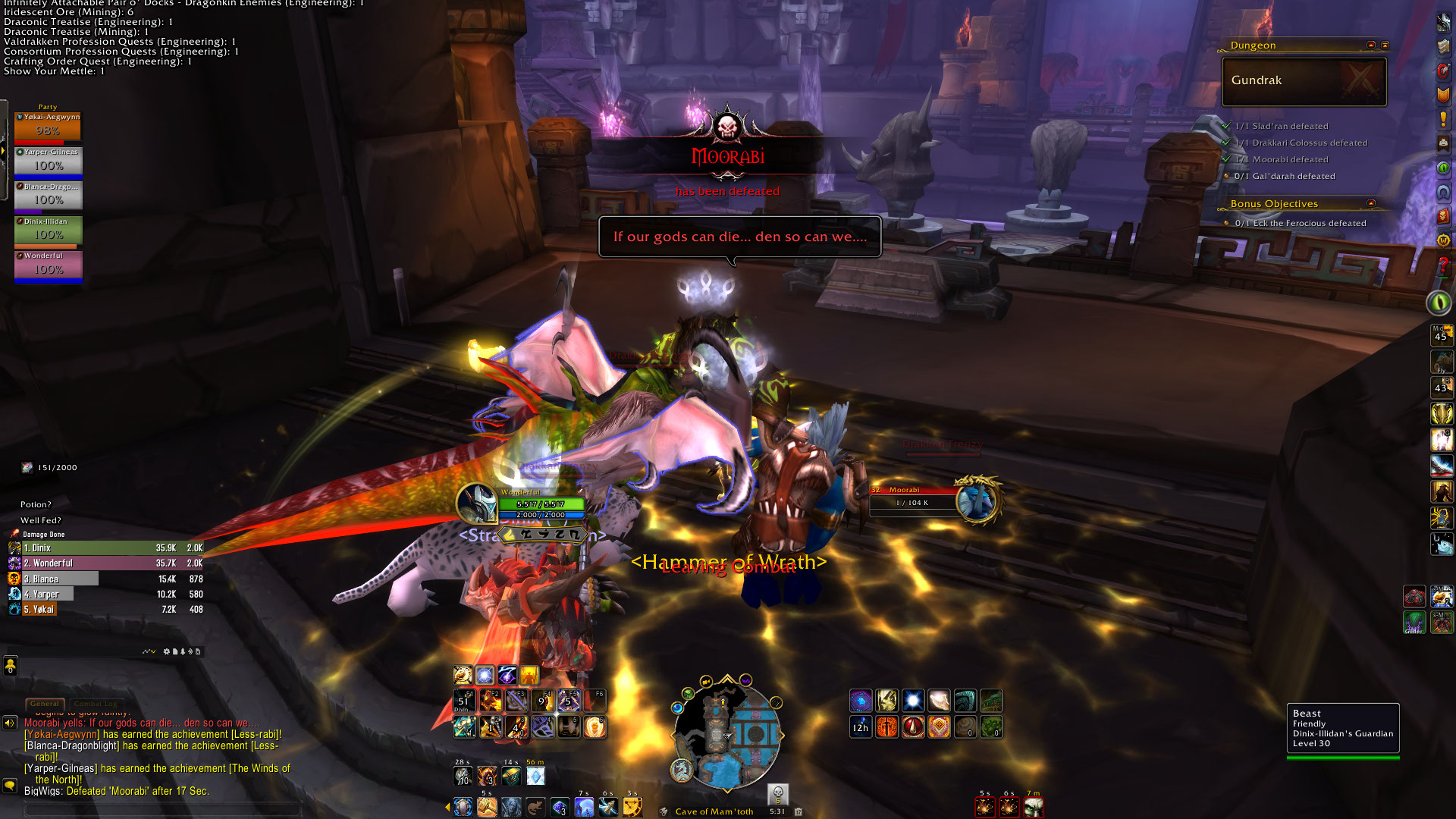1456x819 pixels.
Task: Target the Dinix-Illidan party frame
Action: (x=49, y=231)
